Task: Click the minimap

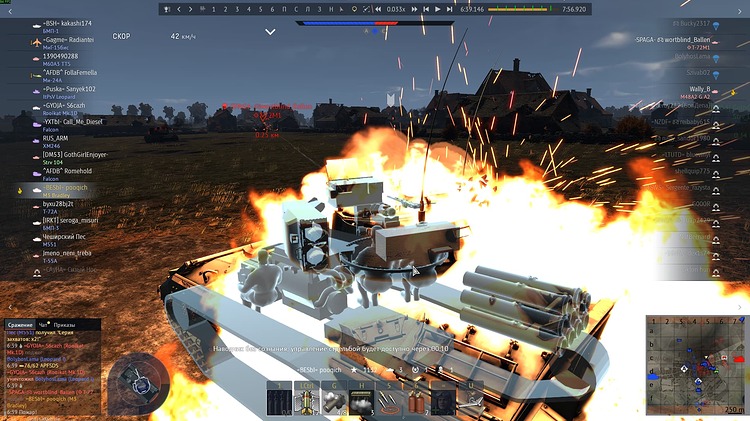Action: click(695, 365)
